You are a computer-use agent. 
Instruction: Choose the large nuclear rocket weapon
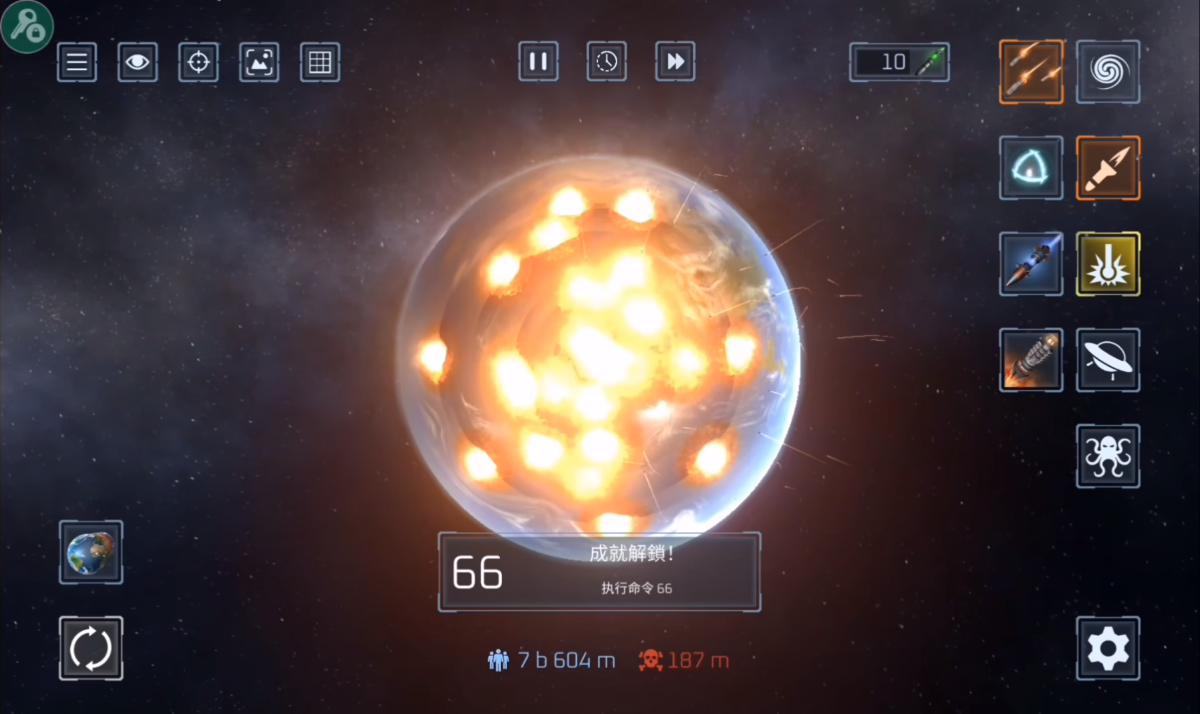[1031, 360]
